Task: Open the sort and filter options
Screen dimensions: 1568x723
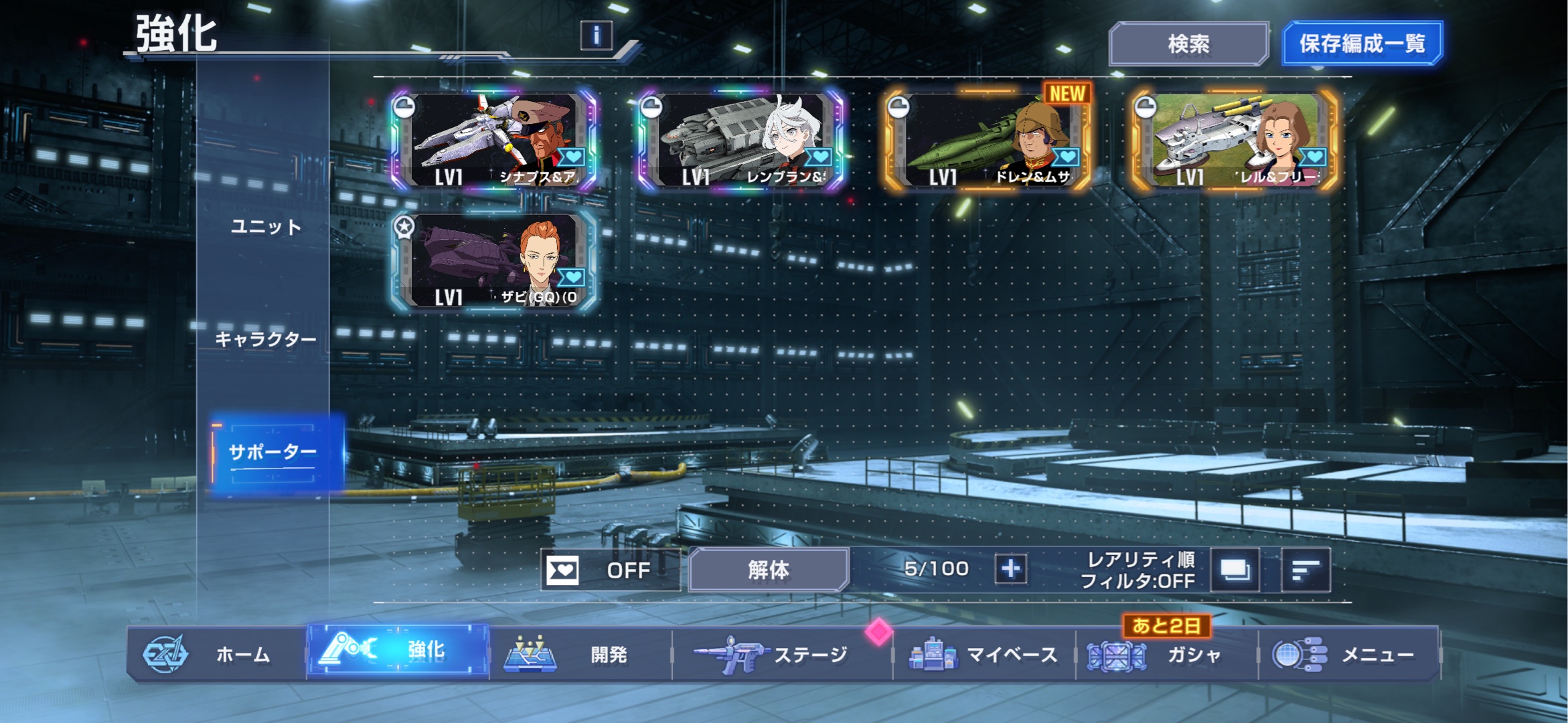Action: point(1305,570)
